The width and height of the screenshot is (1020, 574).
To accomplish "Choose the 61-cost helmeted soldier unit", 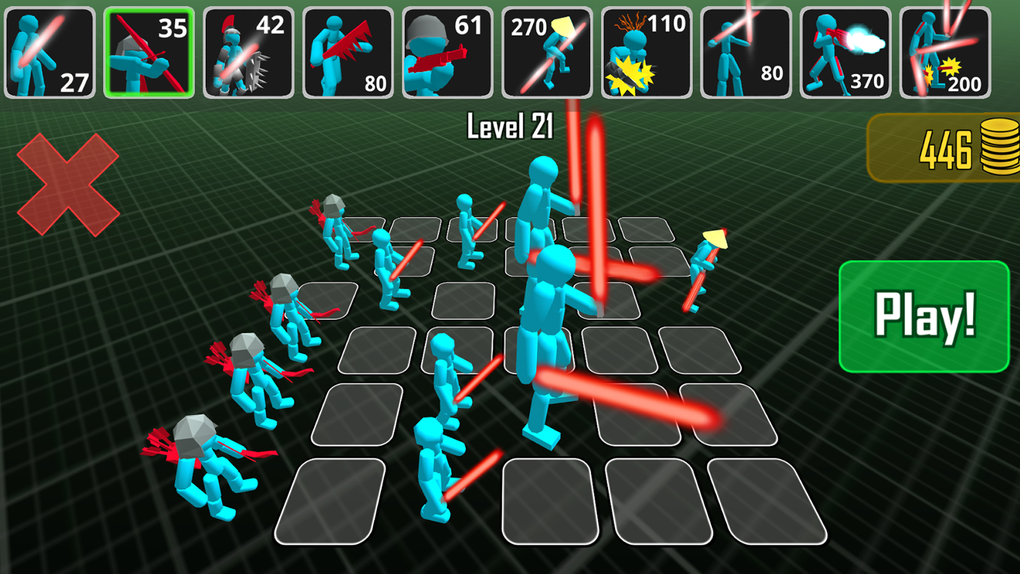I will coord(448,53).
